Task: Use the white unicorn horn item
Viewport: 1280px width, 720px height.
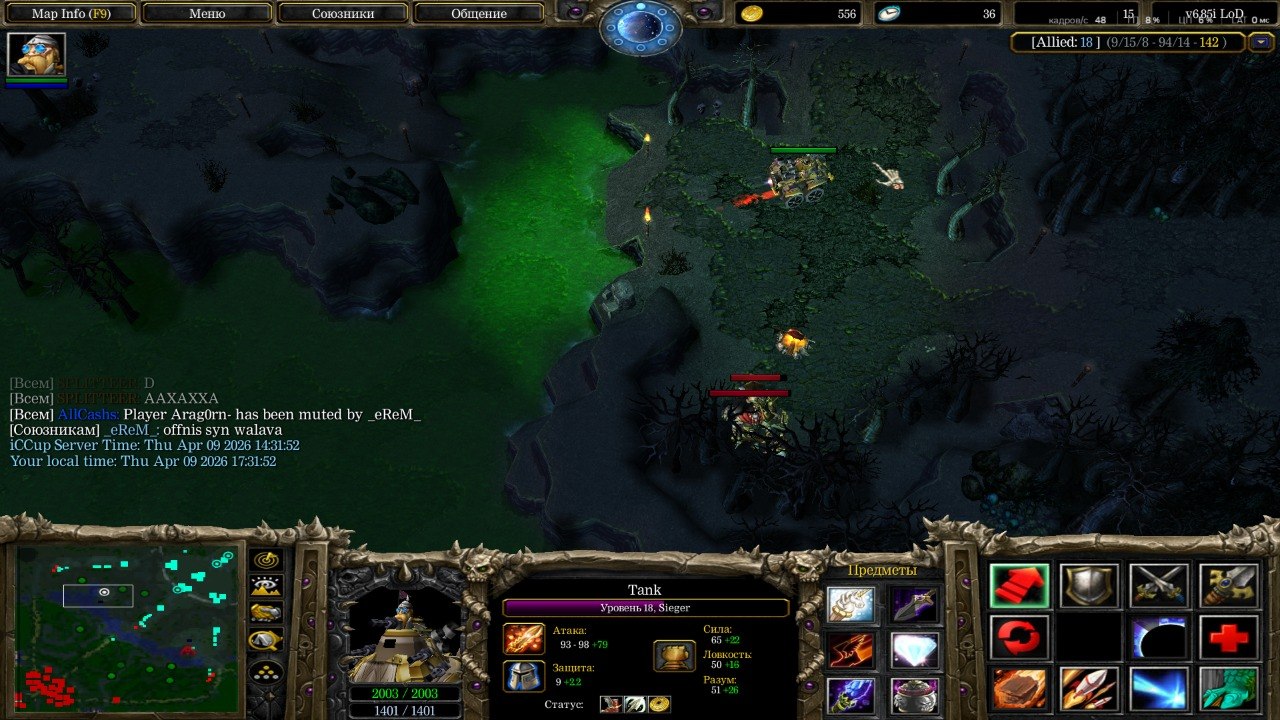Action: [851, 604]
